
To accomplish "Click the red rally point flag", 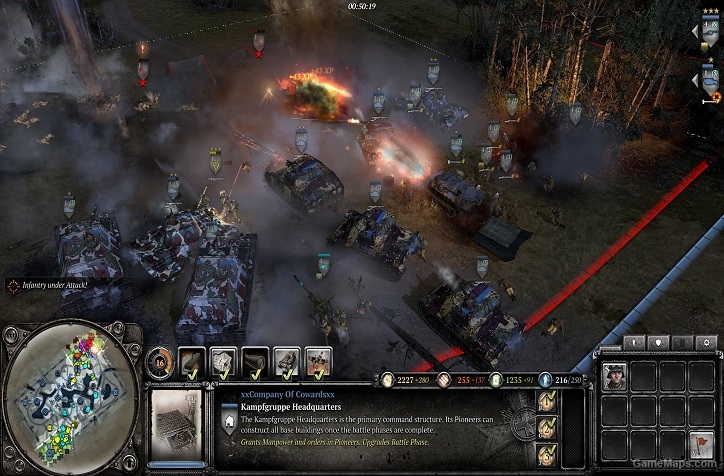I will pyautogui.click(x=702, y=443).
